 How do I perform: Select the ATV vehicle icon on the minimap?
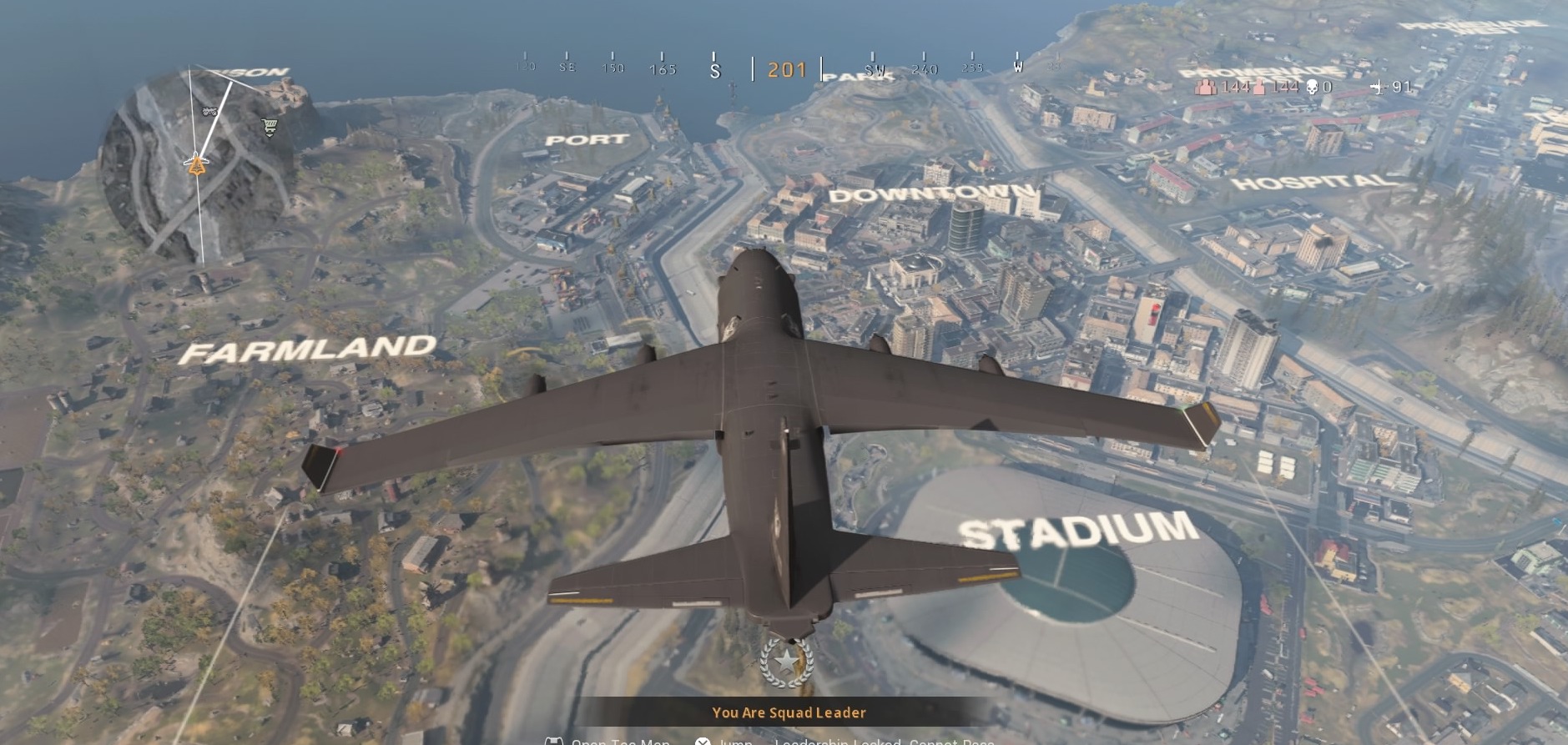(x=210, y=109)
